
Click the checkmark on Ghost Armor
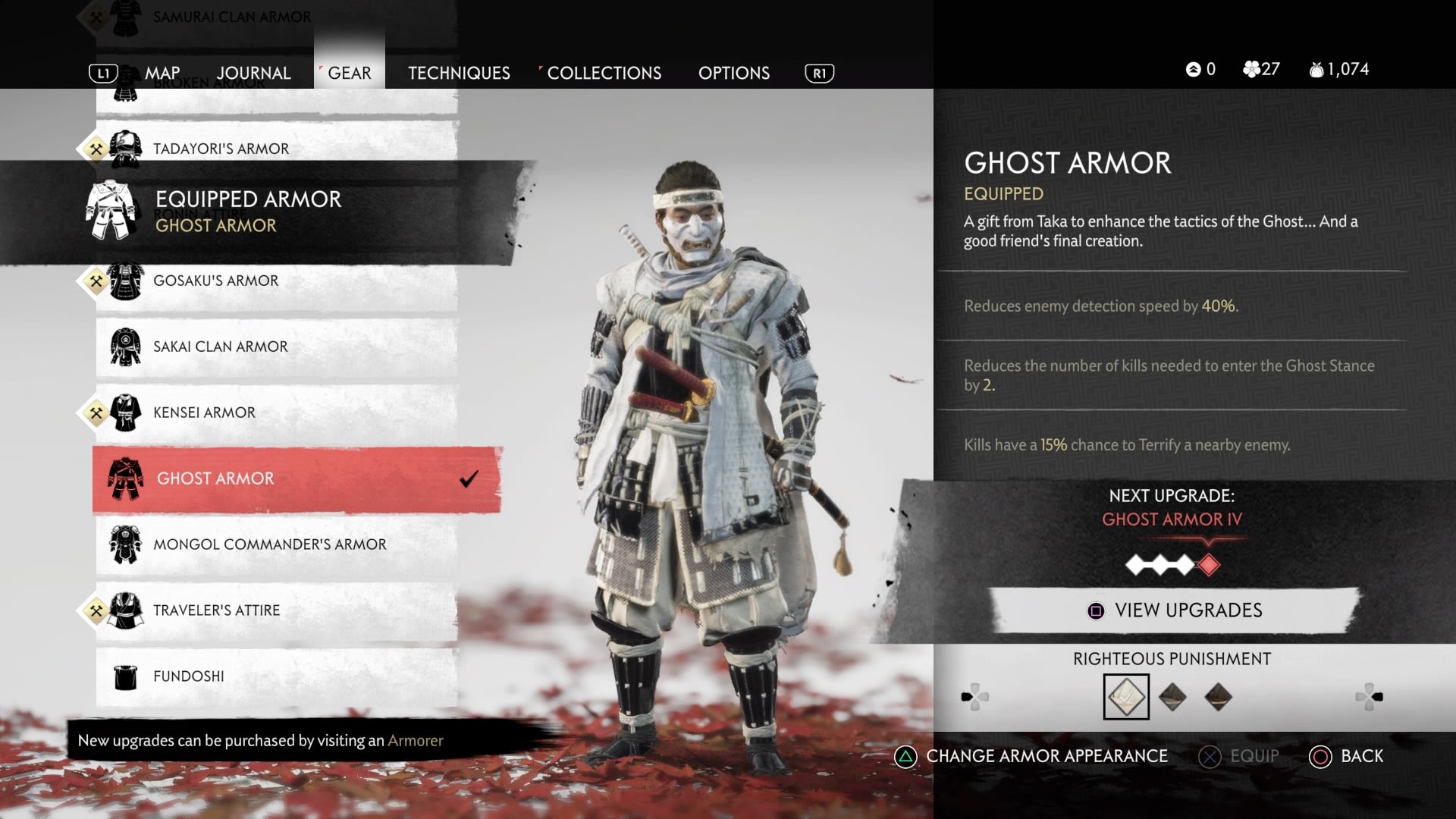coord(469,477)
